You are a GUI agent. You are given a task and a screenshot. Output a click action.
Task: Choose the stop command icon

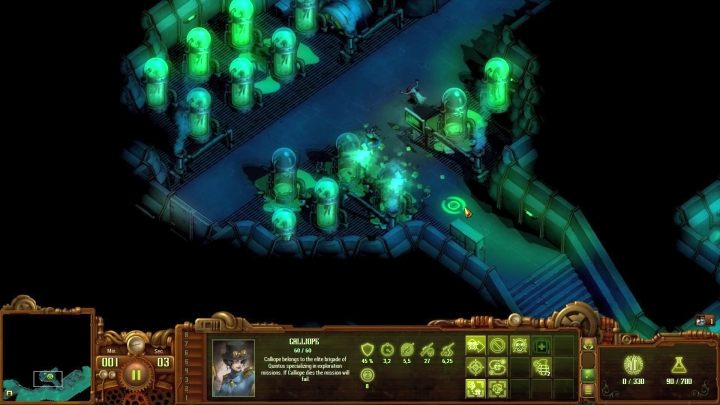point(498,345)
